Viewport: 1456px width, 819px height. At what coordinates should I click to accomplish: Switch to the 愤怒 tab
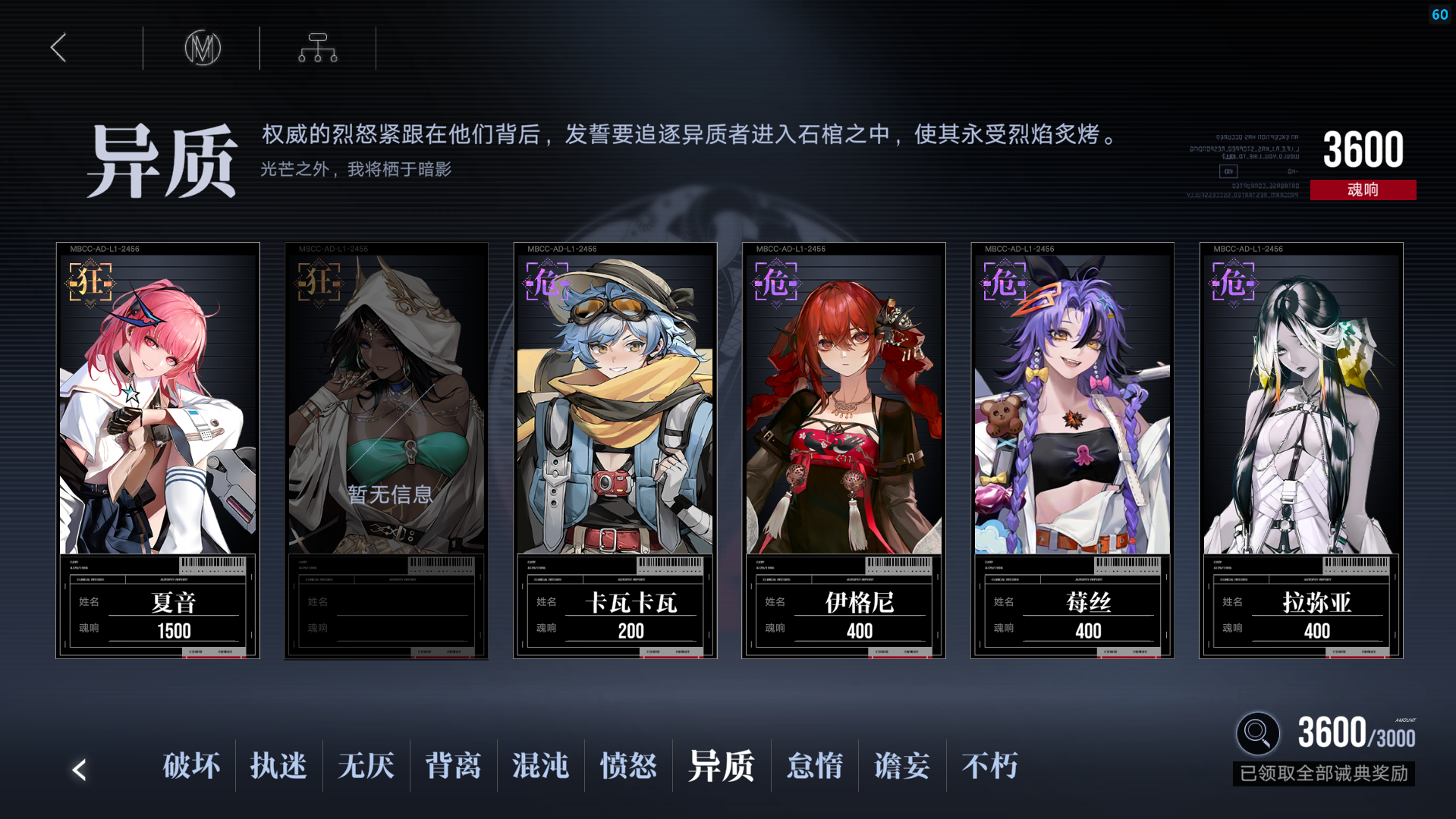point(627,767)
